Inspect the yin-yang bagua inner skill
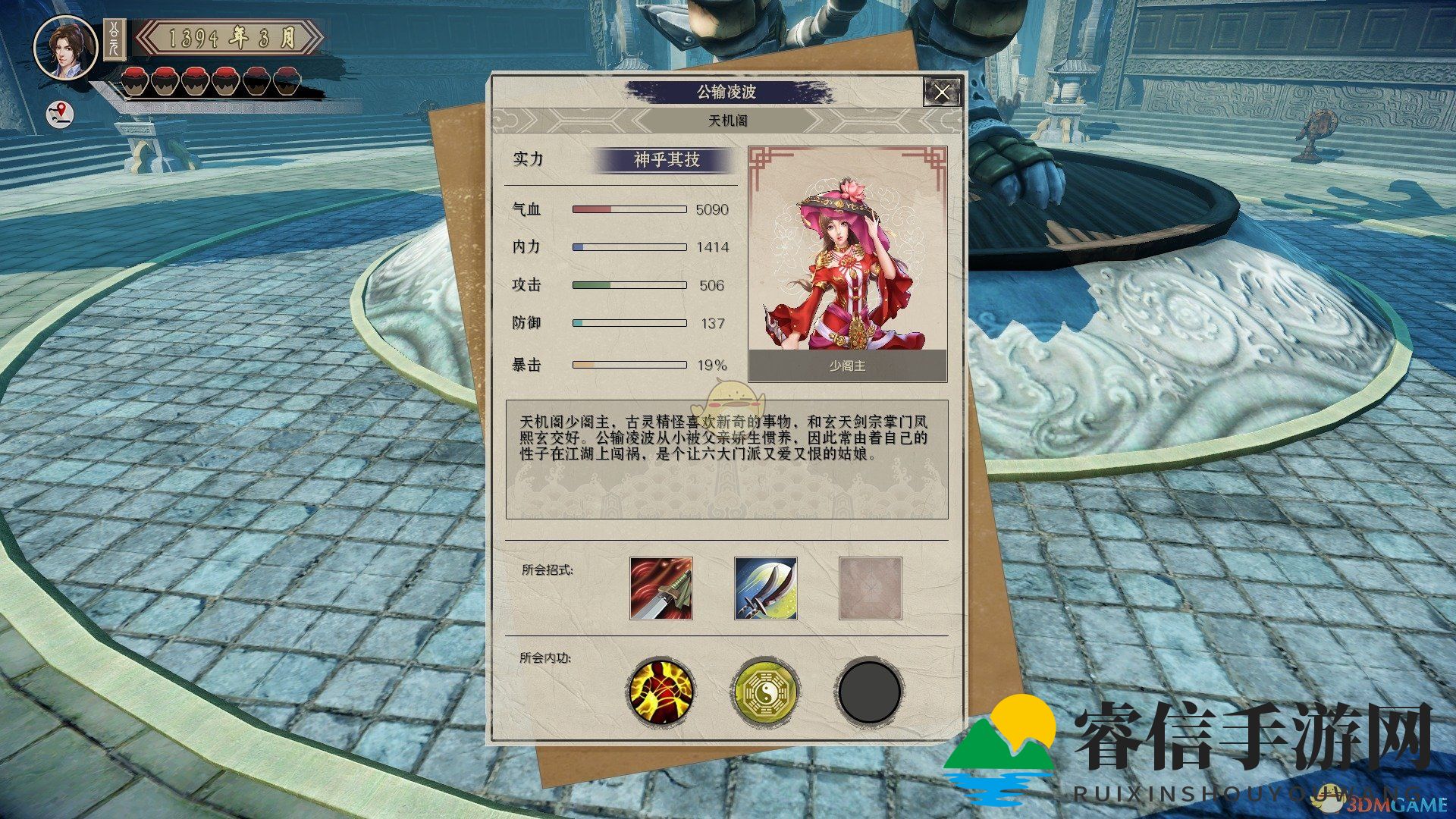 pyautogui.click(x=765, y=691)
